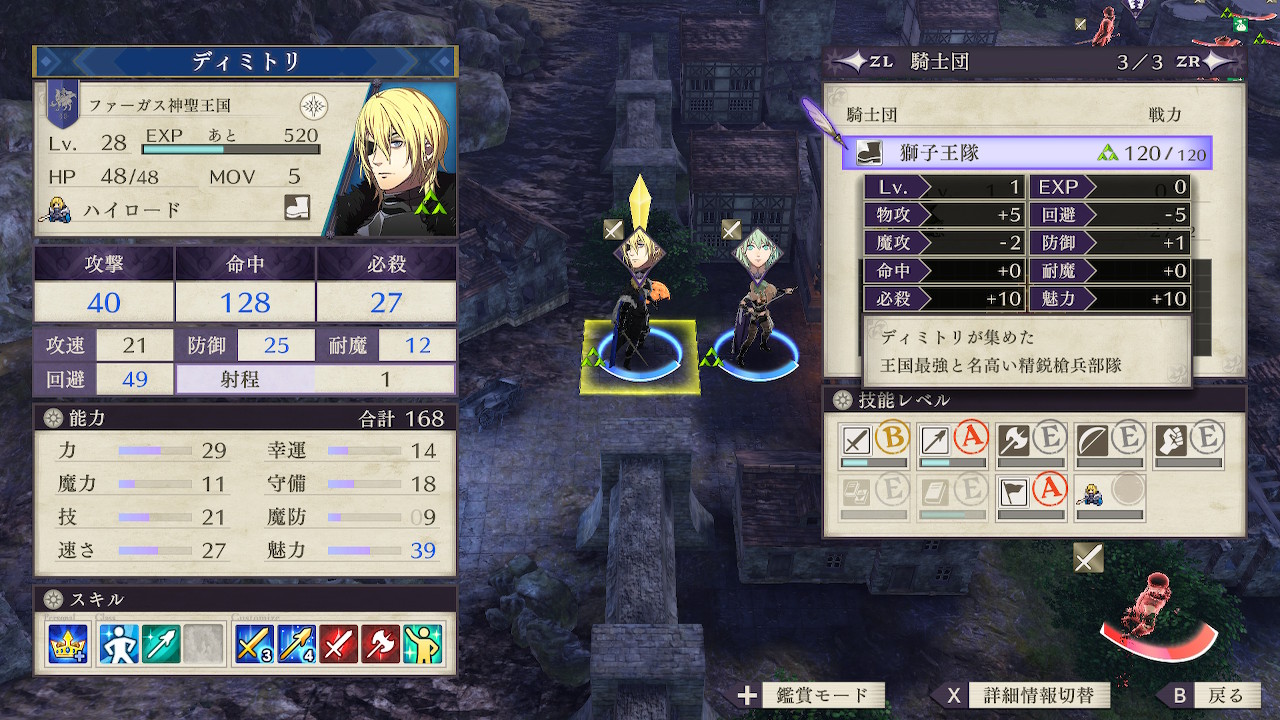Select the class mastery sprite entry

[x=1109, y=496]
